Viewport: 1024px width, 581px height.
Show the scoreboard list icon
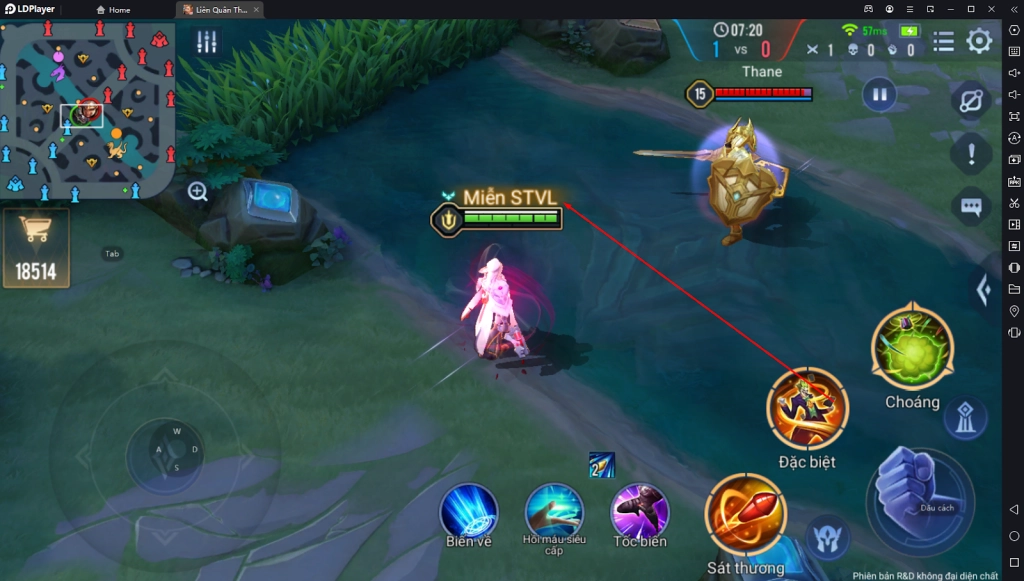(x=943, y=41)
